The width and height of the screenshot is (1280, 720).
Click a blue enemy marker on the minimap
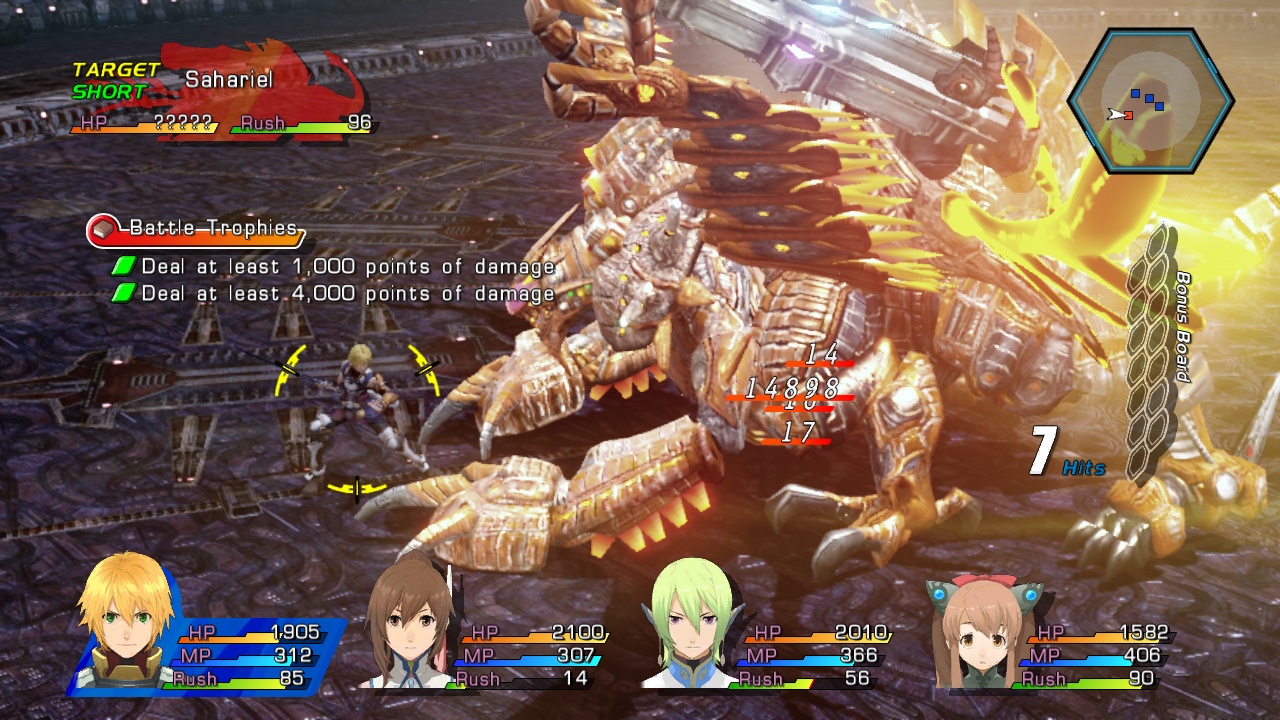[1137, 91]
